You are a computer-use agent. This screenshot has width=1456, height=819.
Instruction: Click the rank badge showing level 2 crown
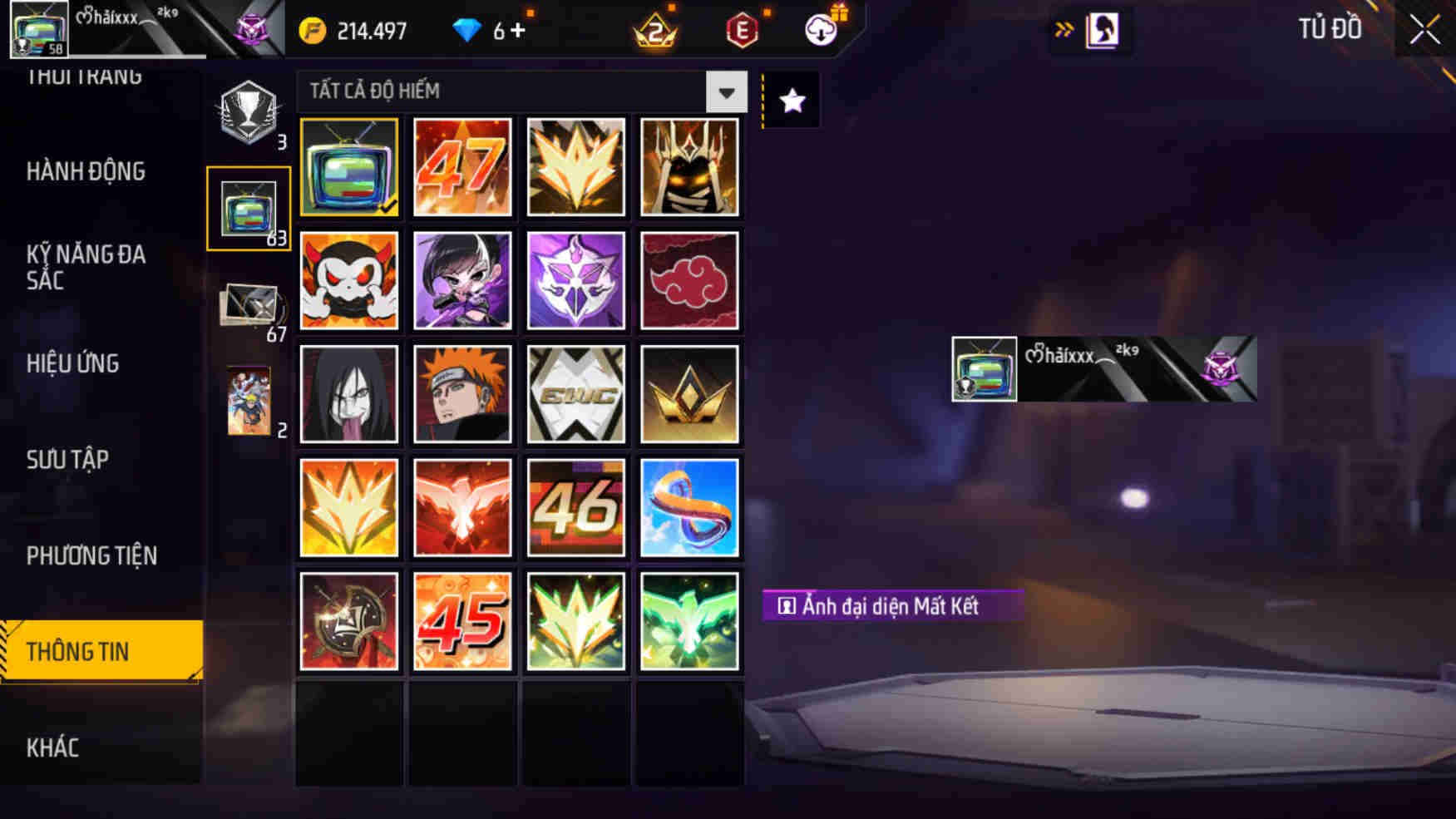click(x=655, y=30)
